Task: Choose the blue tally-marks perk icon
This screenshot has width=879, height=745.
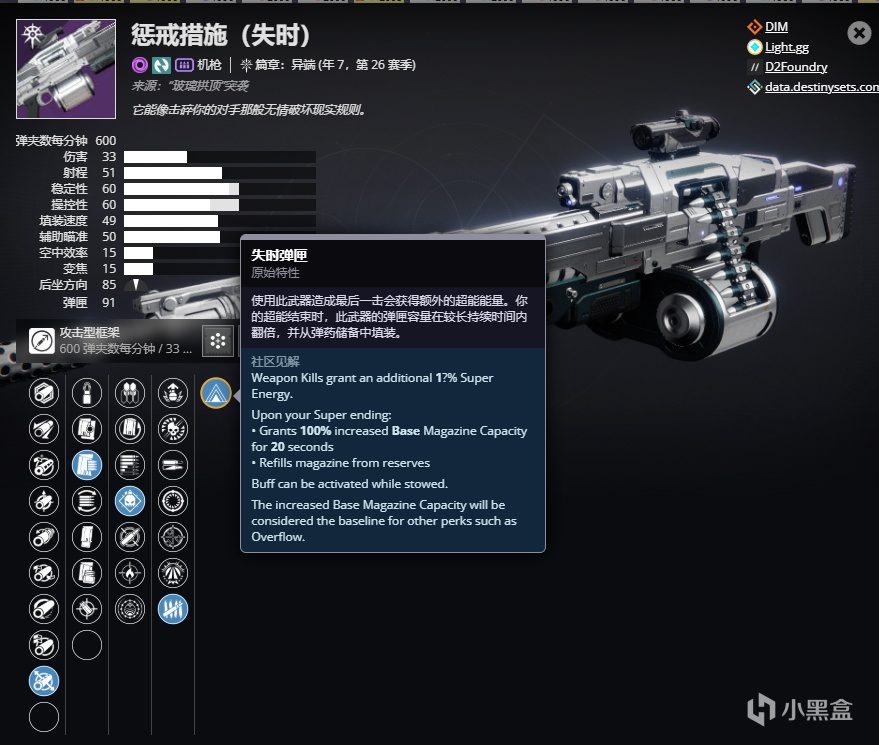Action: (173, 608)
